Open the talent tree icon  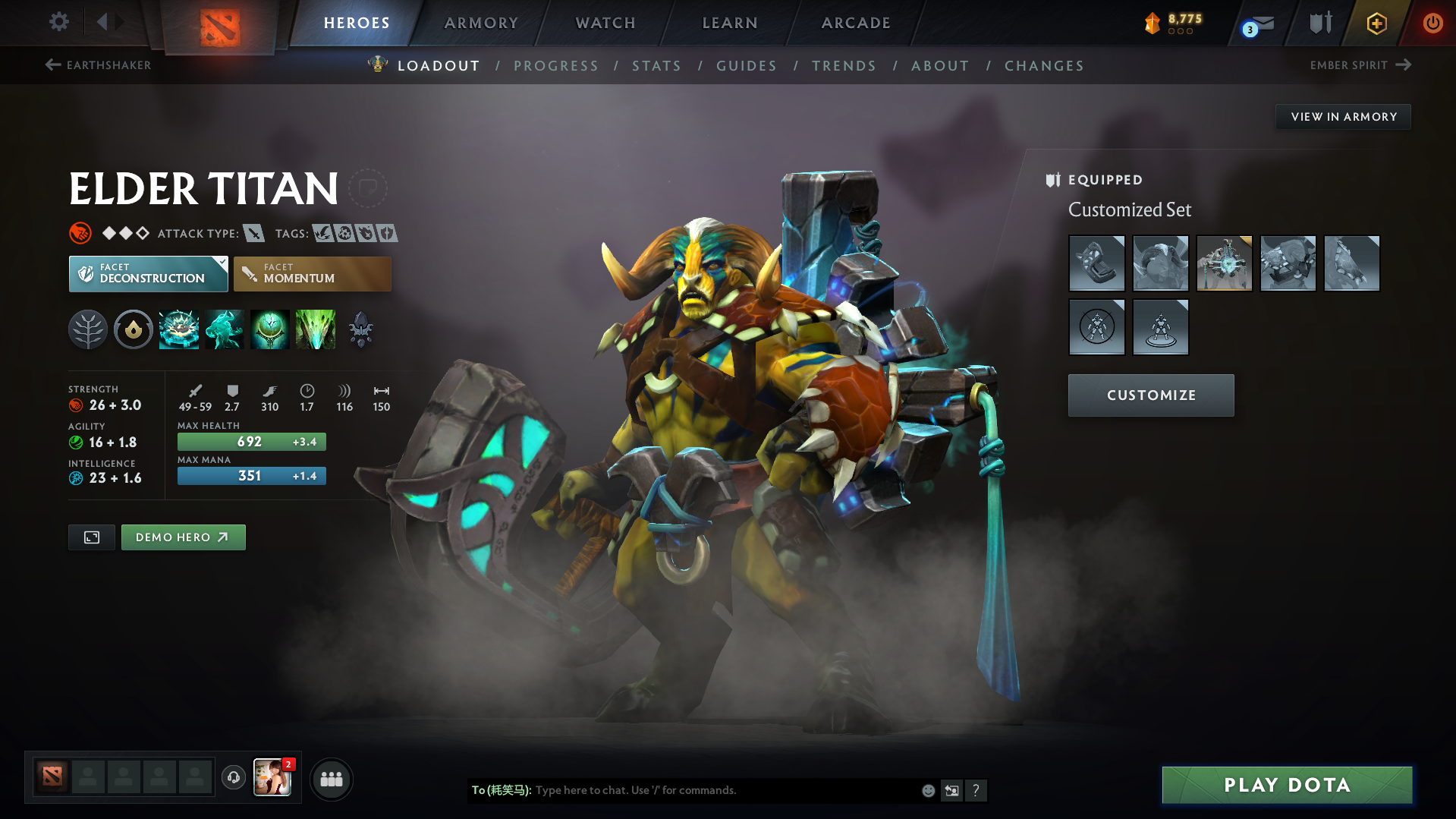[x=88, y=329]
